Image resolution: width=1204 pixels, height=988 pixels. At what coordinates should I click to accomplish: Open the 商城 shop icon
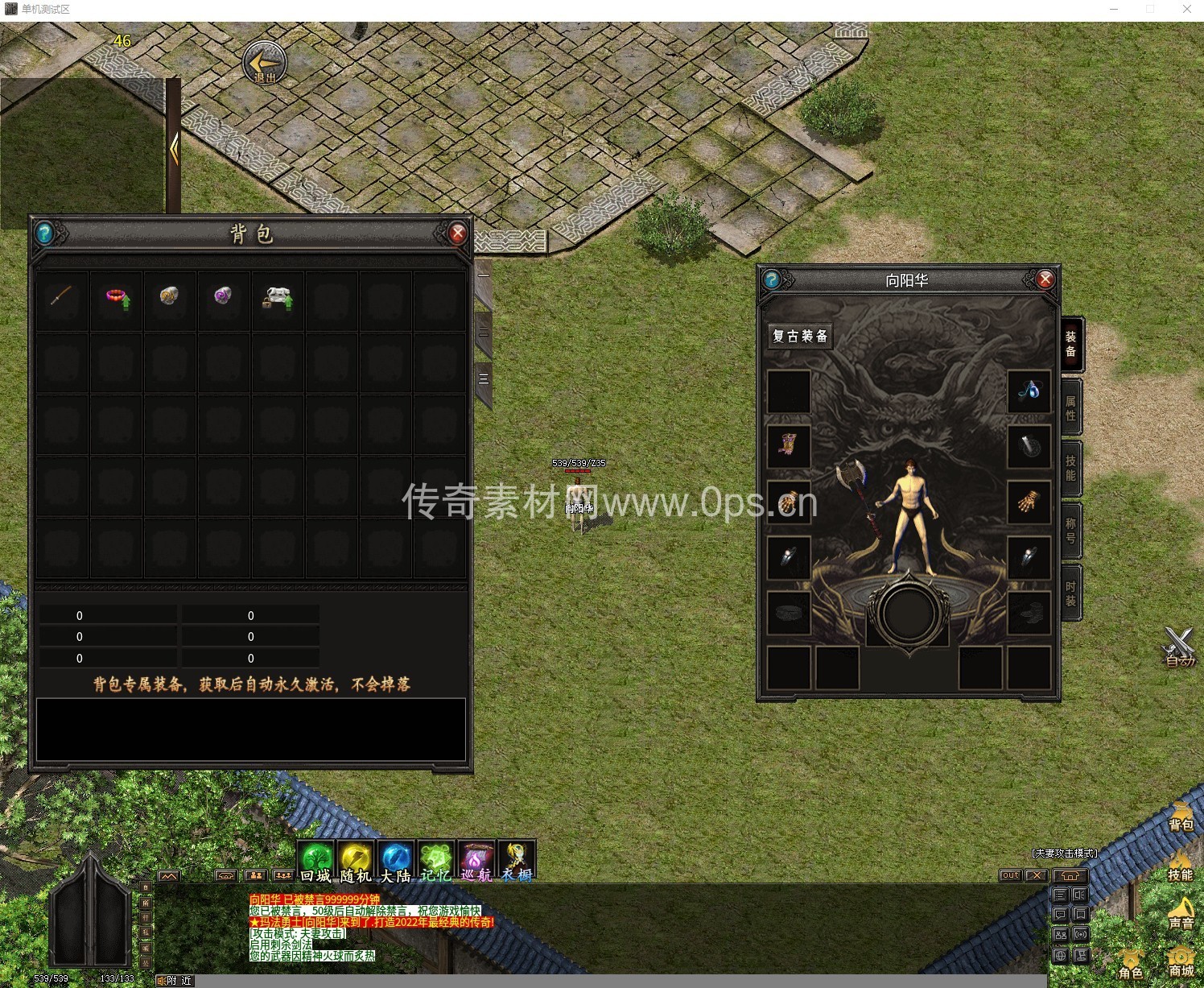coord(1180,961)
